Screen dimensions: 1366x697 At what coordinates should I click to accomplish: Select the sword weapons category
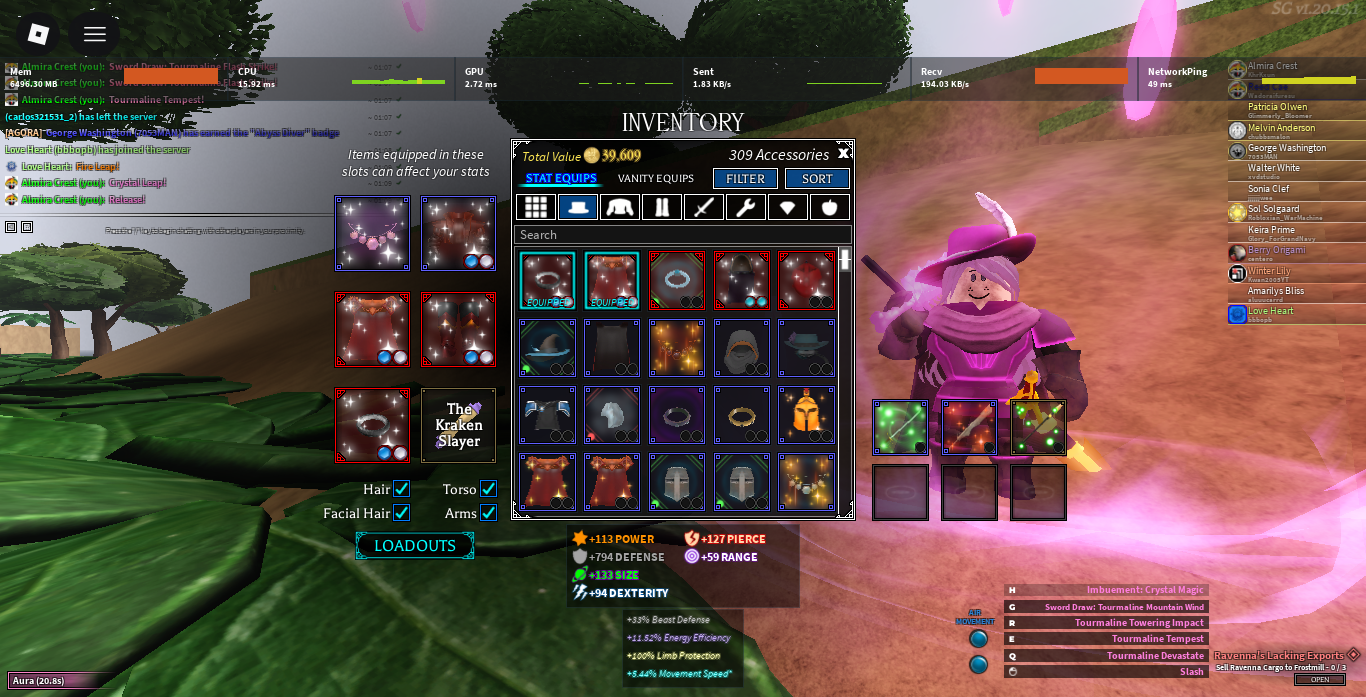pyautogui.click(x=704, y=207)
